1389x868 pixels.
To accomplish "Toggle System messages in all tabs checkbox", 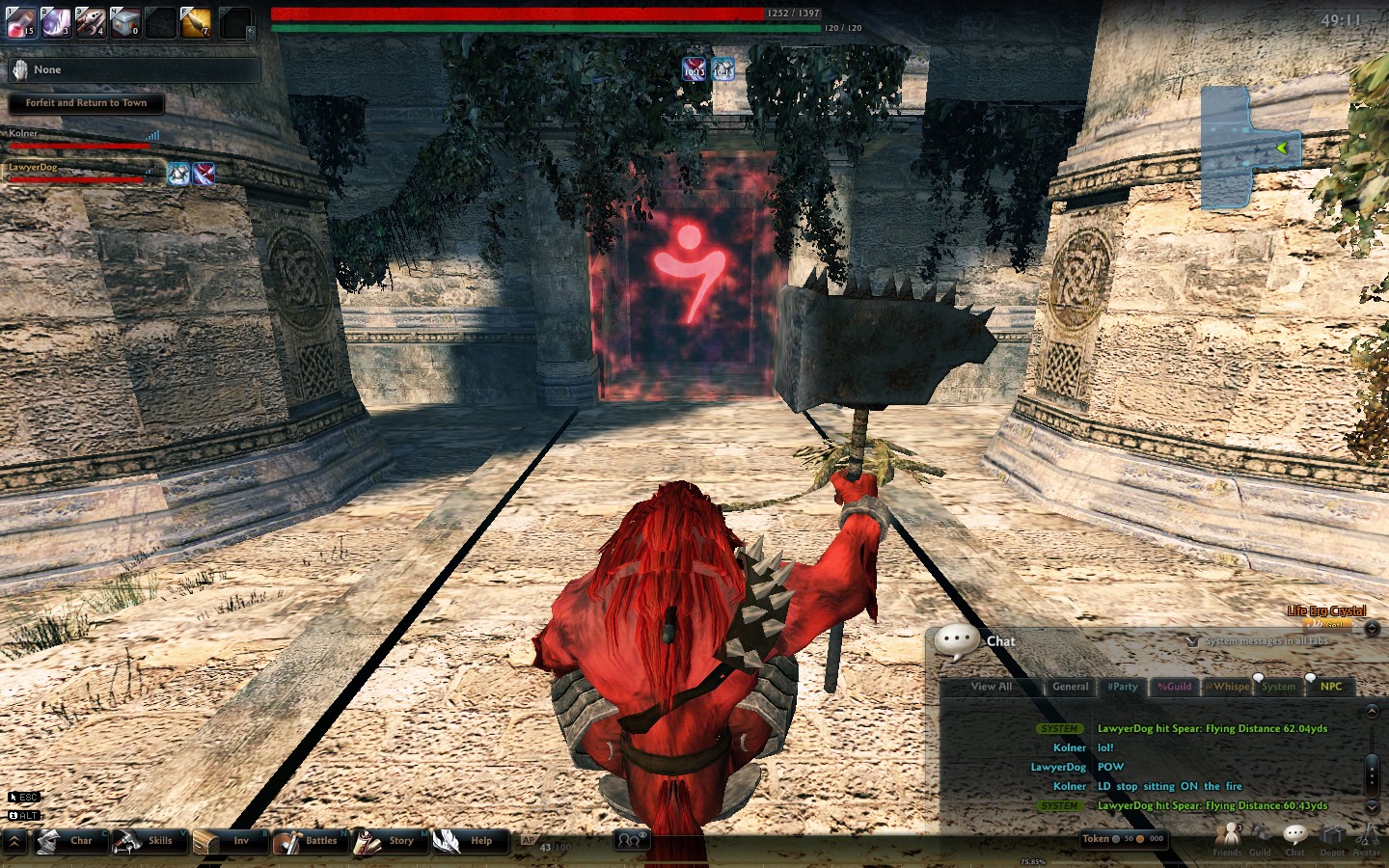I will pyautogui.click(x=1192, y=641).
